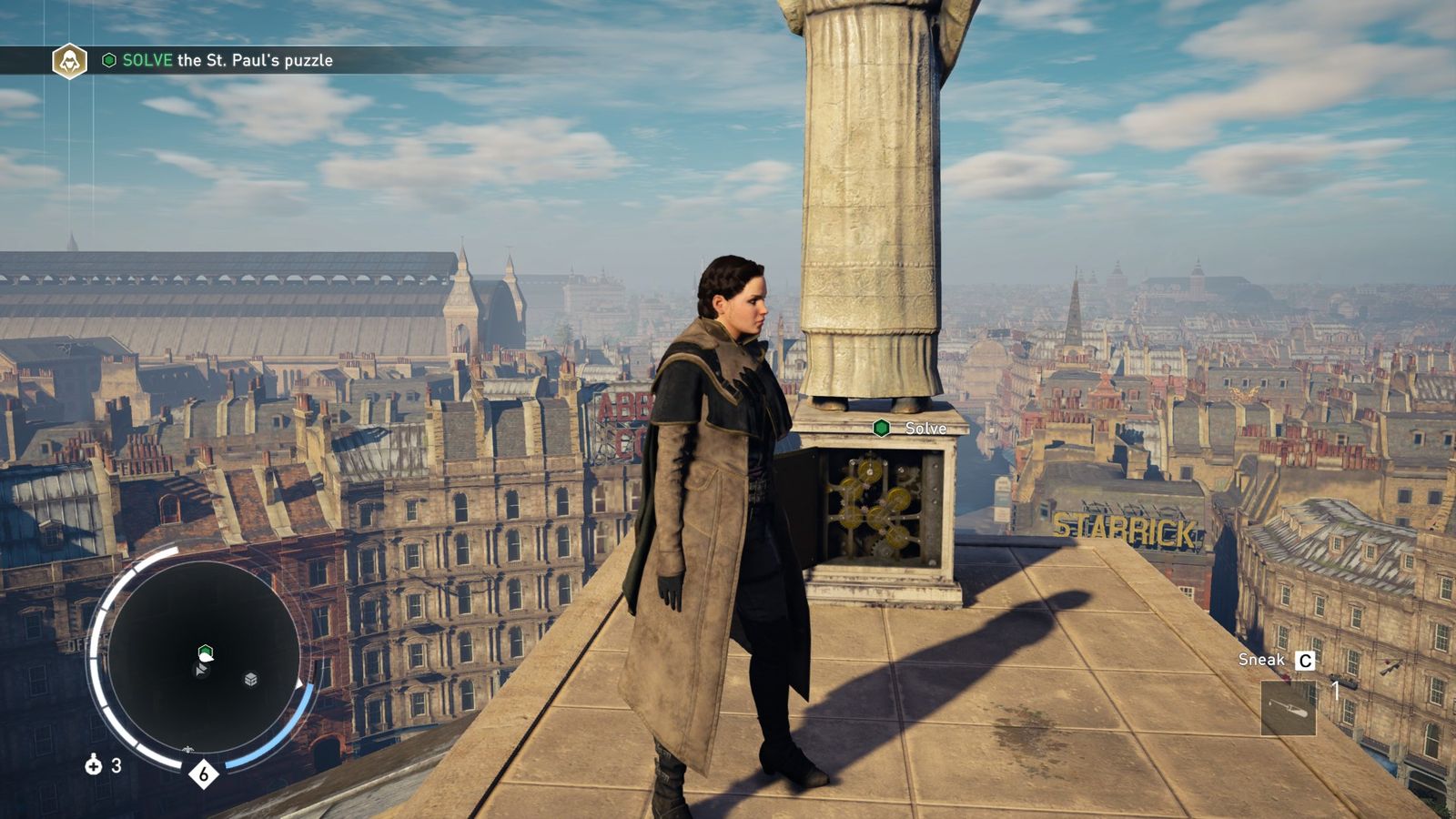1456x819 pixels.
Task: Click the level 6 diamond badge
Action: (204, 774)
